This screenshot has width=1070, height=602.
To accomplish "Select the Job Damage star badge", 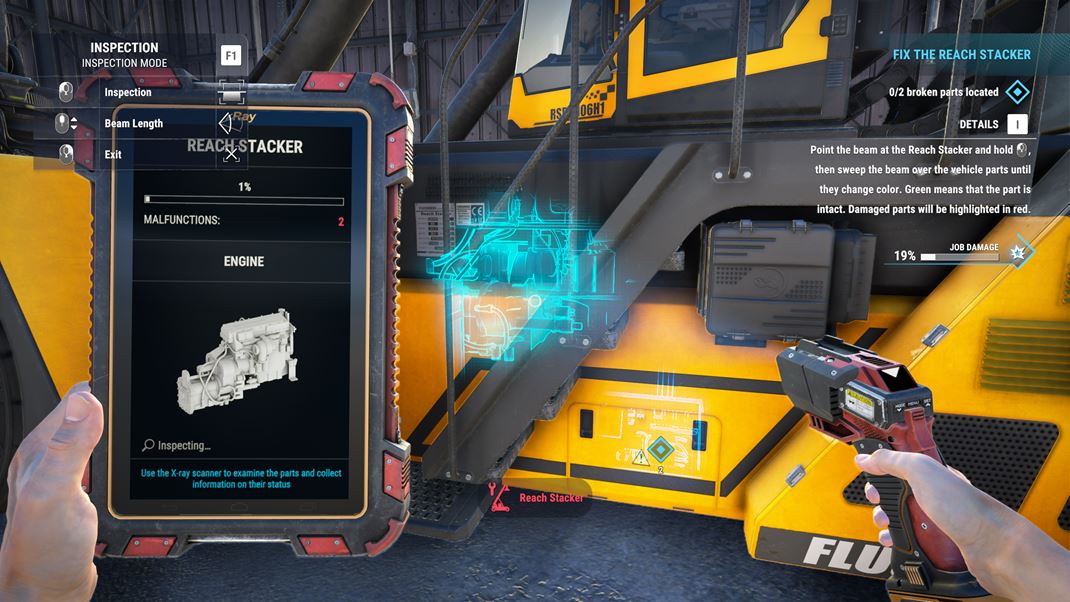I will [x=1018, y=254].
